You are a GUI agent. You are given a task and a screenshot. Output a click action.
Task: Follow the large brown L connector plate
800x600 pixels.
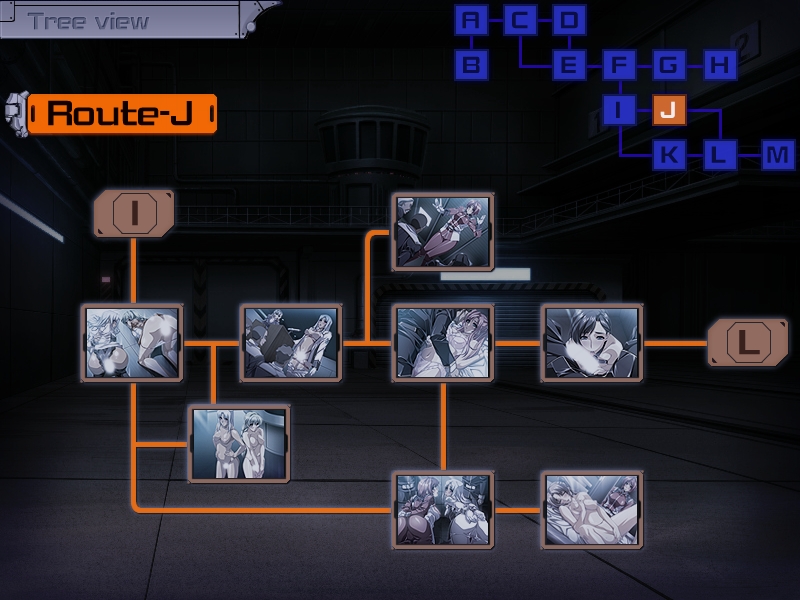tap(748, 343)
